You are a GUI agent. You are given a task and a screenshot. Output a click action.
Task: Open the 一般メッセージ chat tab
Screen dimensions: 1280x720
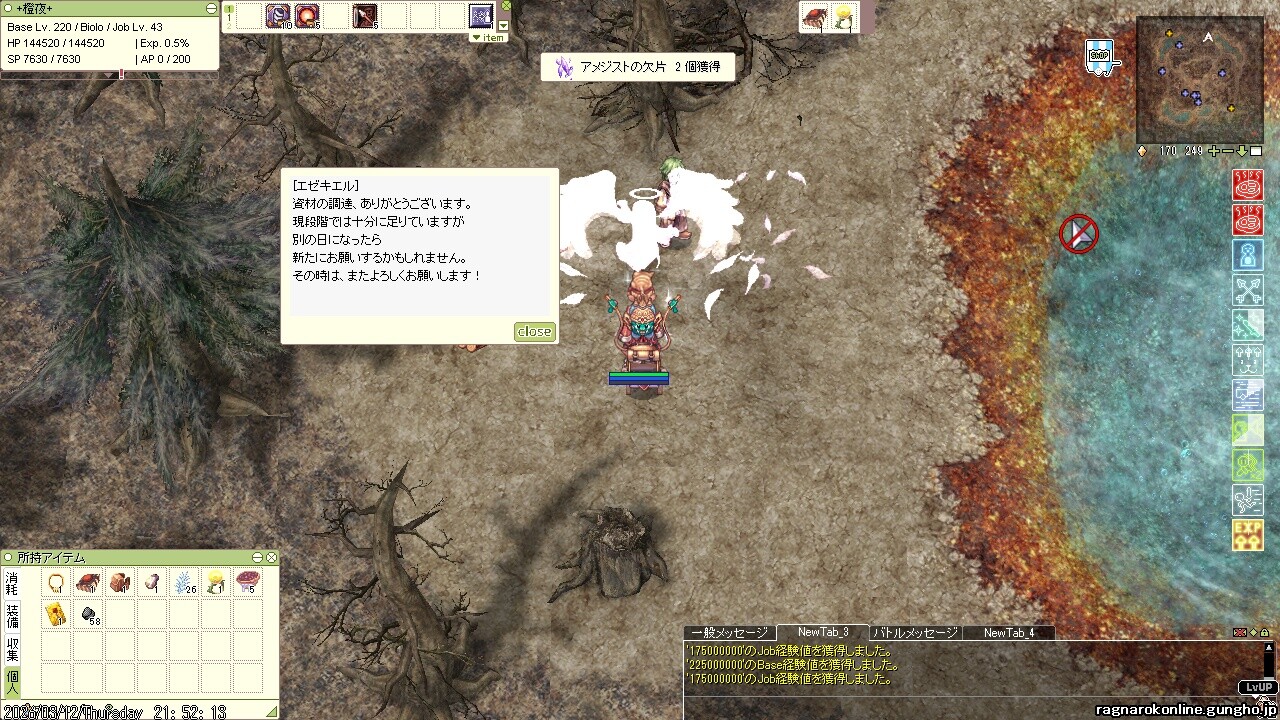729,632
